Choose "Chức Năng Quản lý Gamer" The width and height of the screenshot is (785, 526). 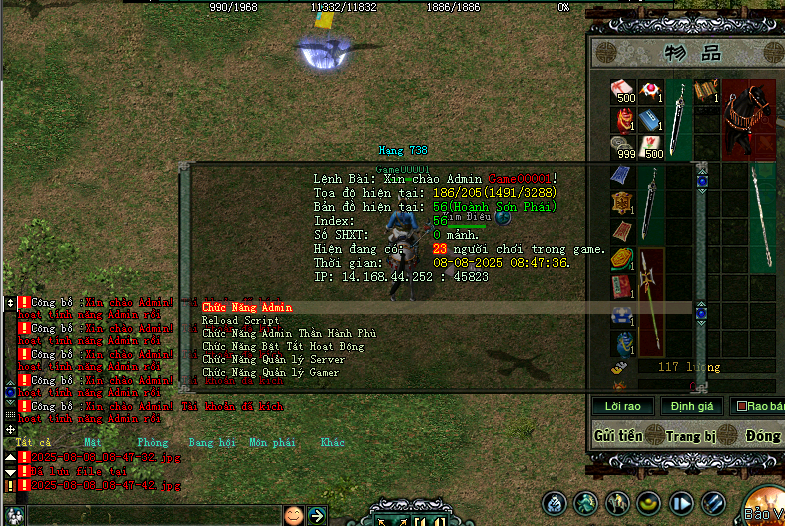coord(270,372)
